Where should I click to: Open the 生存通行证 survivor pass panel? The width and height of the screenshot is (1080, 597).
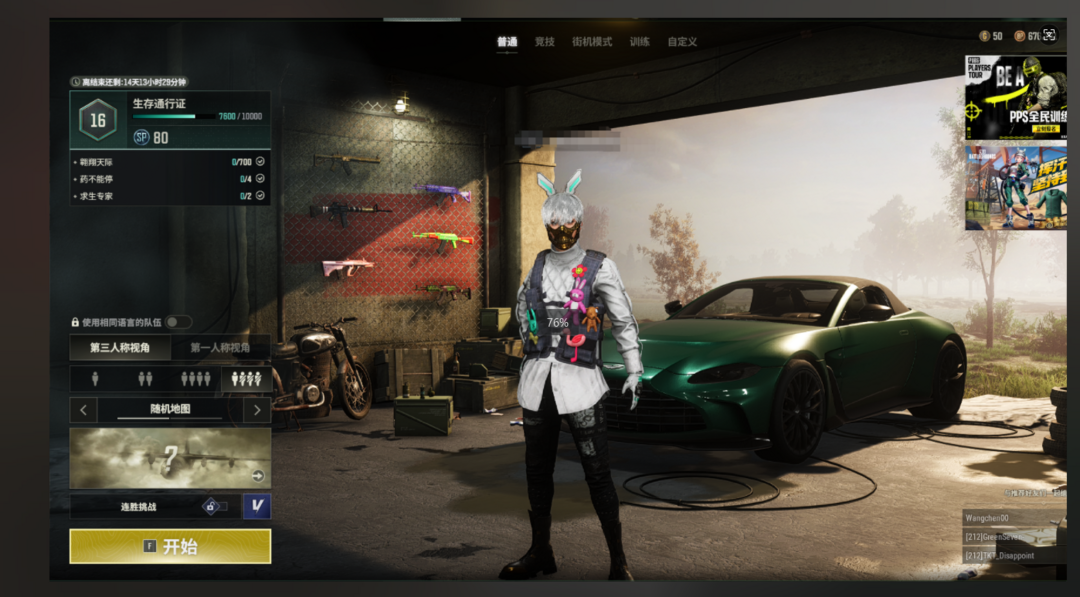[x=170, y=120]
